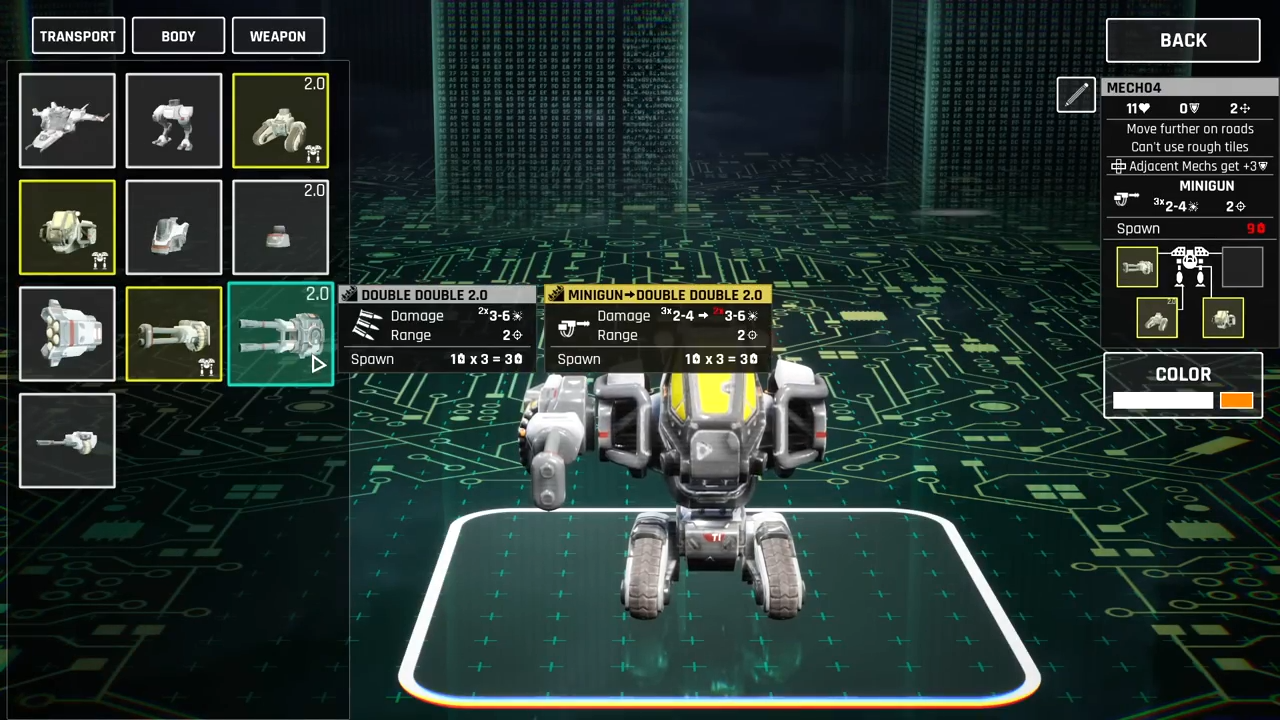This screenshot has height=720, width=1280.
Task: Pick the wheeled transport 2.0 part
Action: [x=280, y=121]
